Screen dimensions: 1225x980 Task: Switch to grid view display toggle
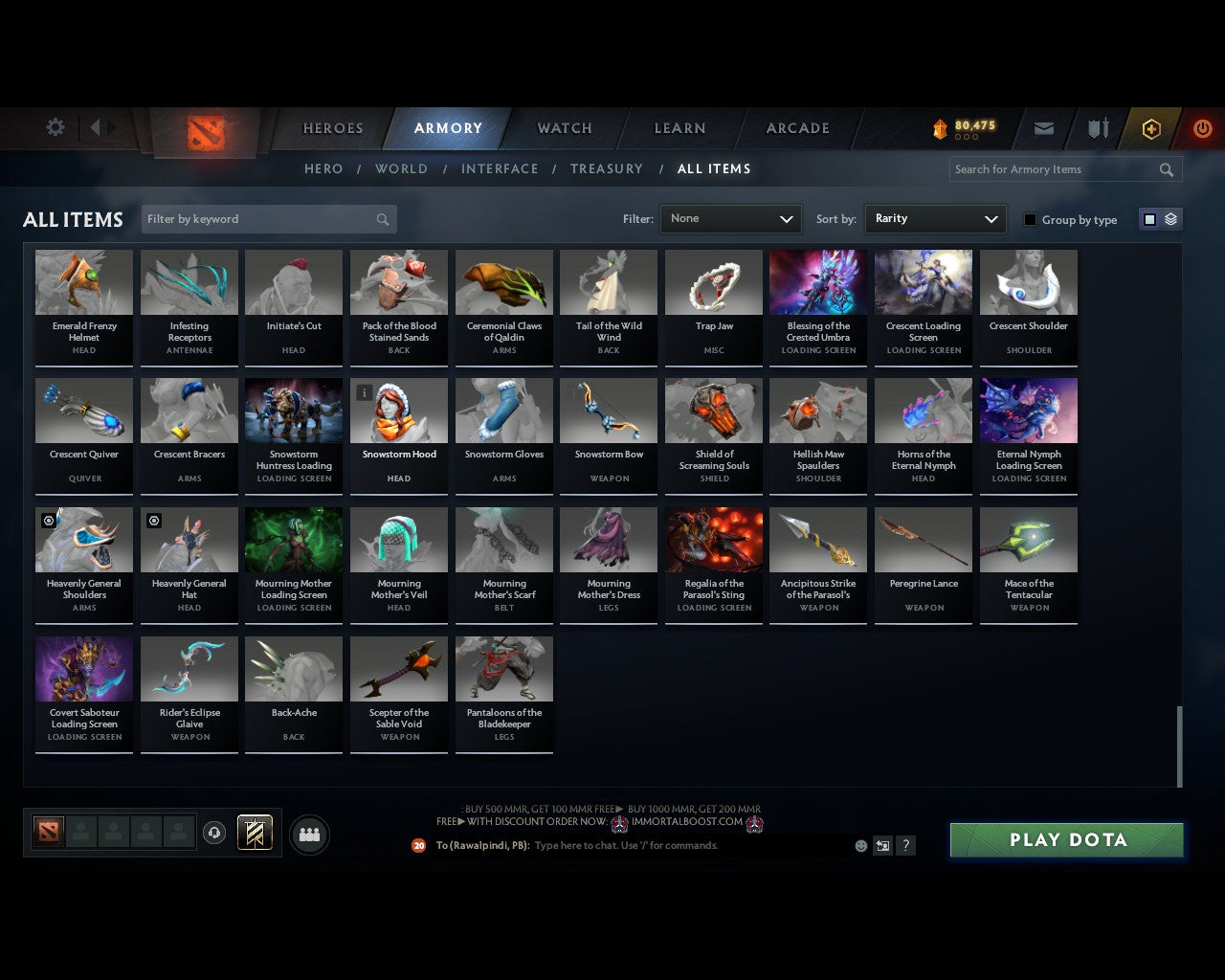point(1148,218)
